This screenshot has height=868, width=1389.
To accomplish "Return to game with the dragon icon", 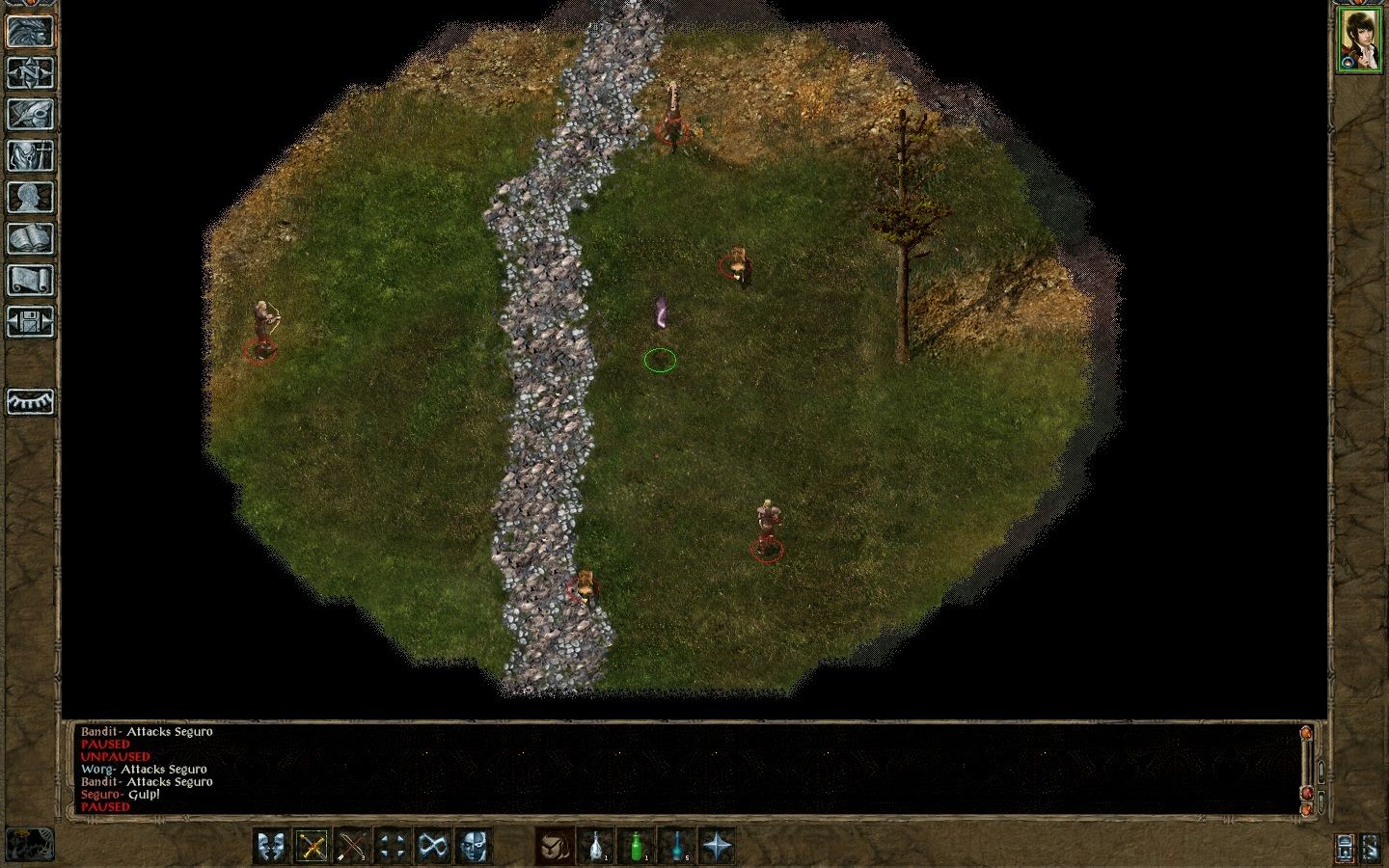I will 31,30.
